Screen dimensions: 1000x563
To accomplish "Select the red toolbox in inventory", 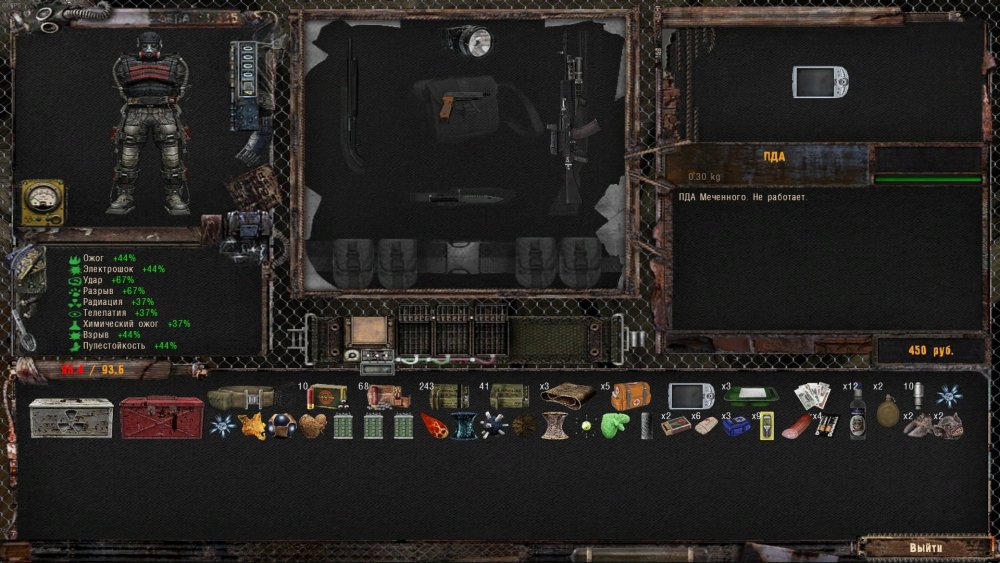I will coord(161,418).
